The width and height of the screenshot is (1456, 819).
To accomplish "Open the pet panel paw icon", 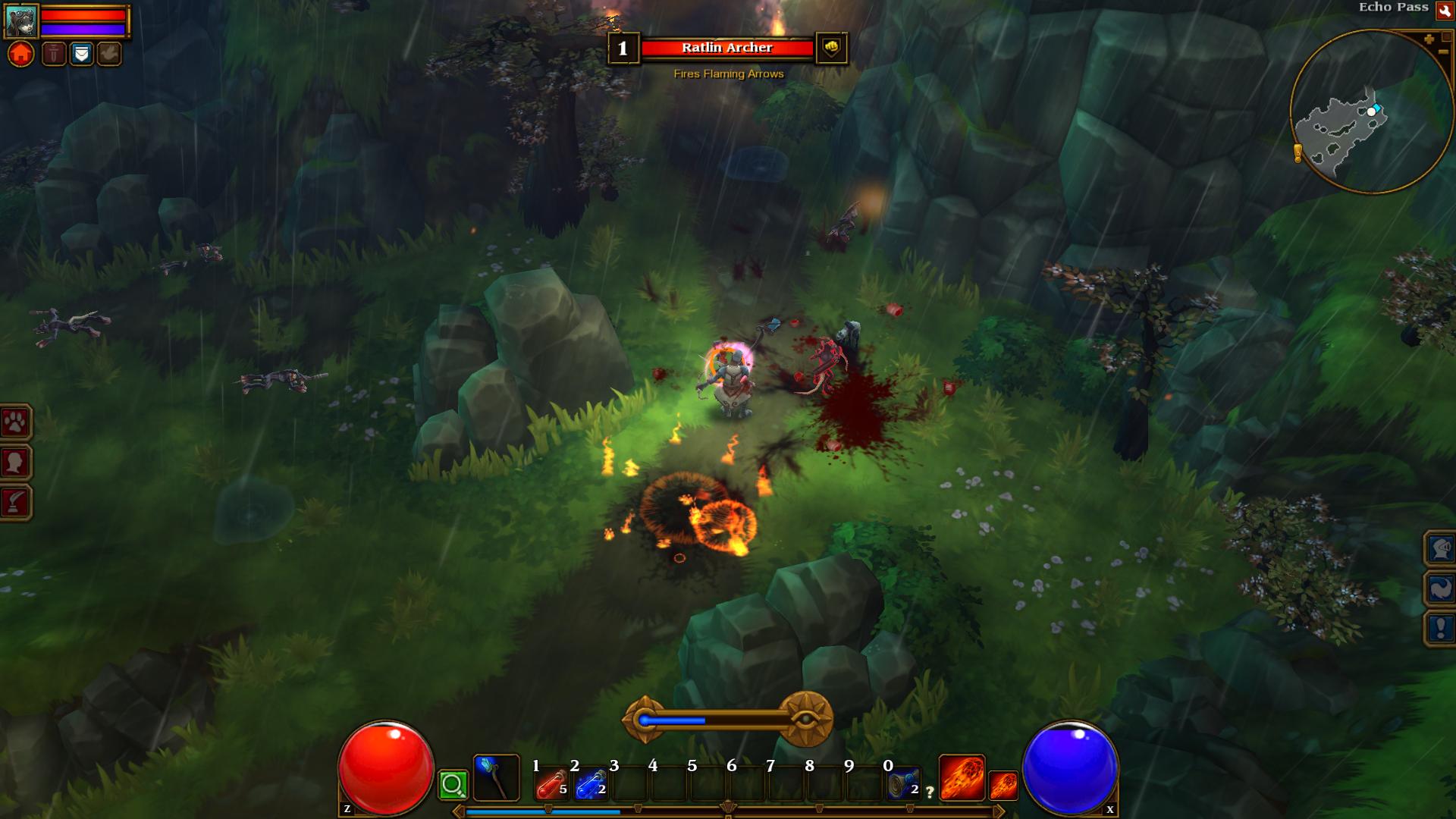I will coord(16,422).
